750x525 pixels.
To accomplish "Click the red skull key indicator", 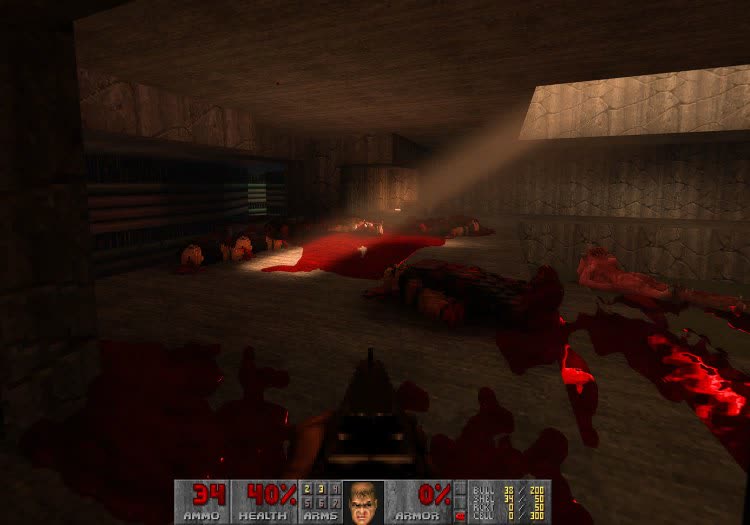I will pyautogui.click(x=459, y=516).
